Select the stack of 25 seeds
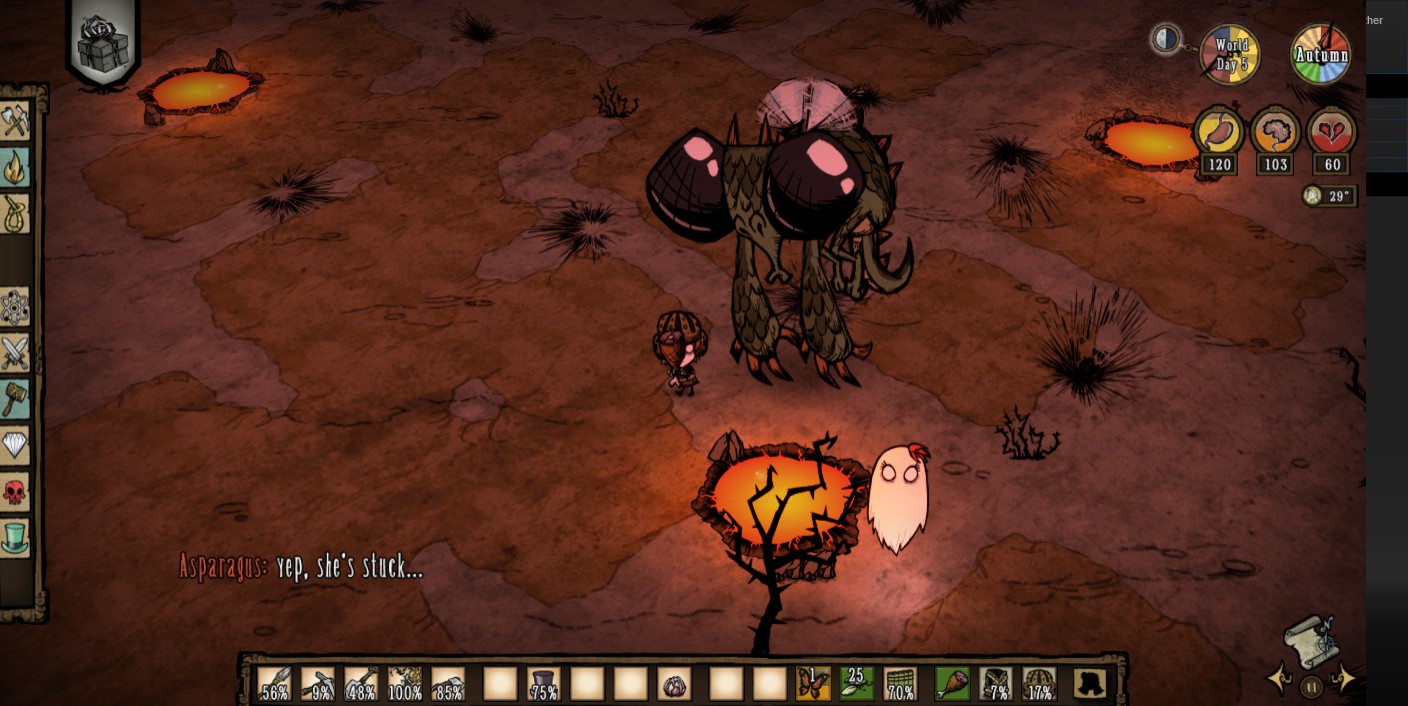Screen dimensions: 1408x706 pos(856,684)
